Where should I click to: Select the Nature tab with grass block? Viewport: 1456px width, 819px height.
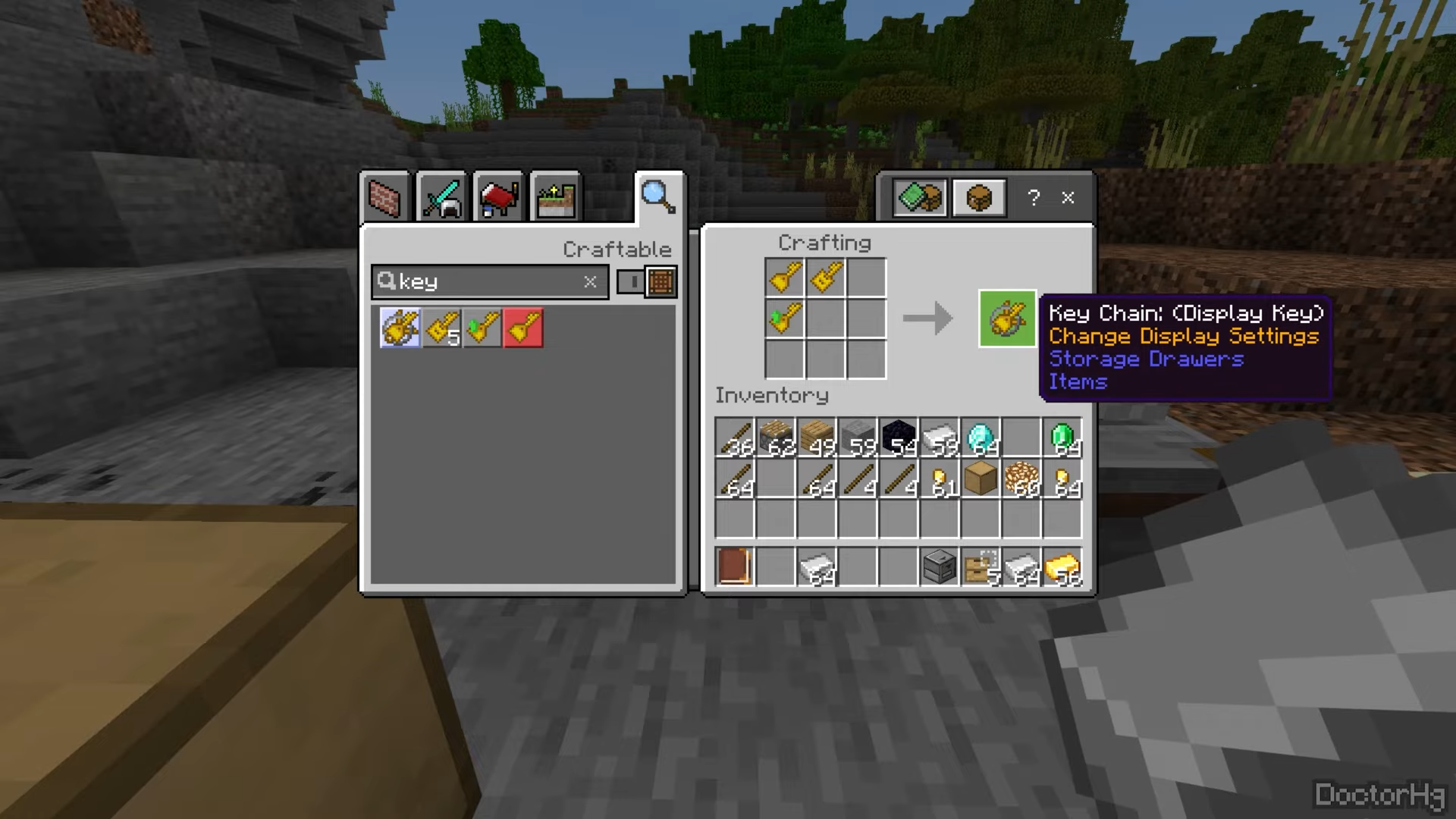coord(556,199)
